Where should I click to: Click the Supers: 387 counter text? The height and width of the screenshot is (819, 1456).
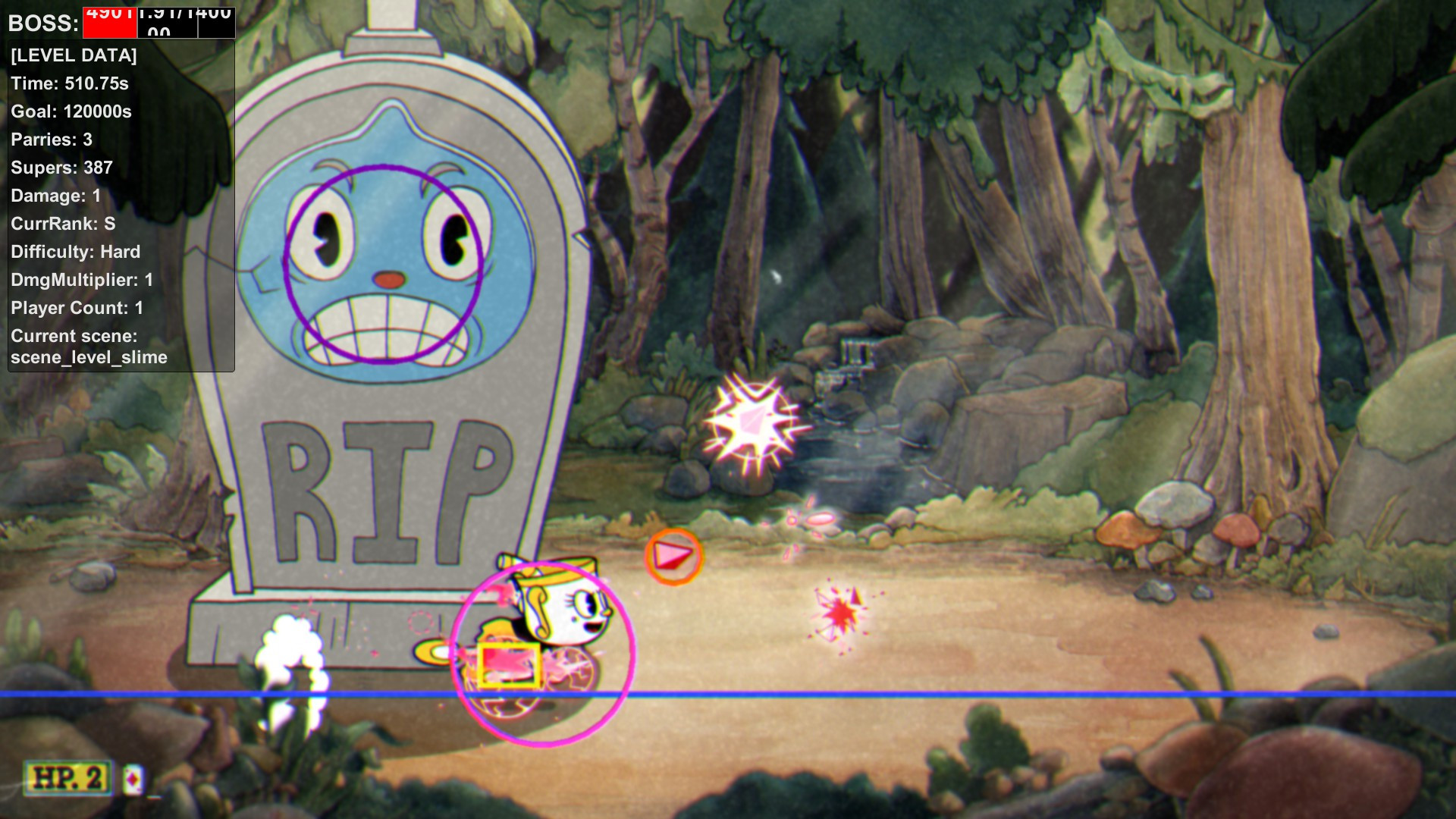point(61,168)
